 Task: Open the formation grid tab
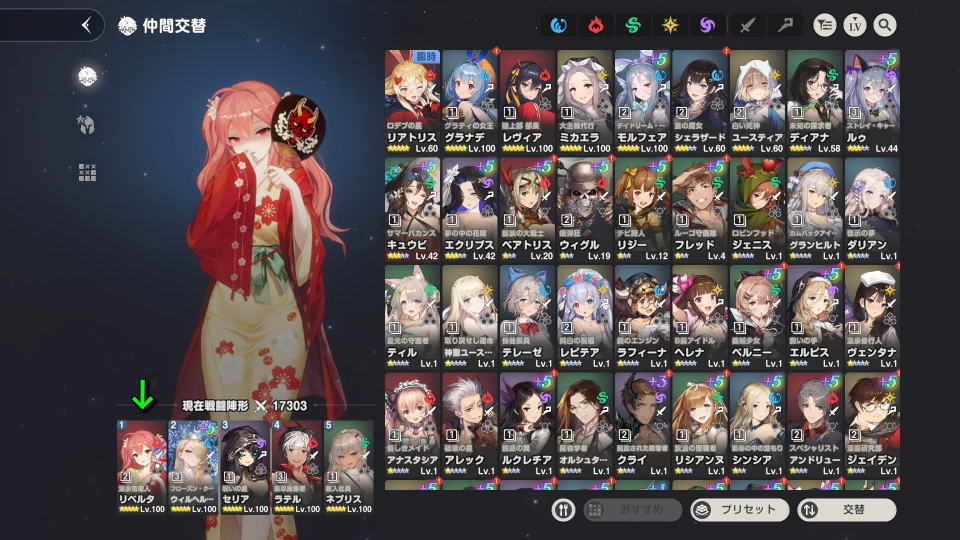click(87, 172)
